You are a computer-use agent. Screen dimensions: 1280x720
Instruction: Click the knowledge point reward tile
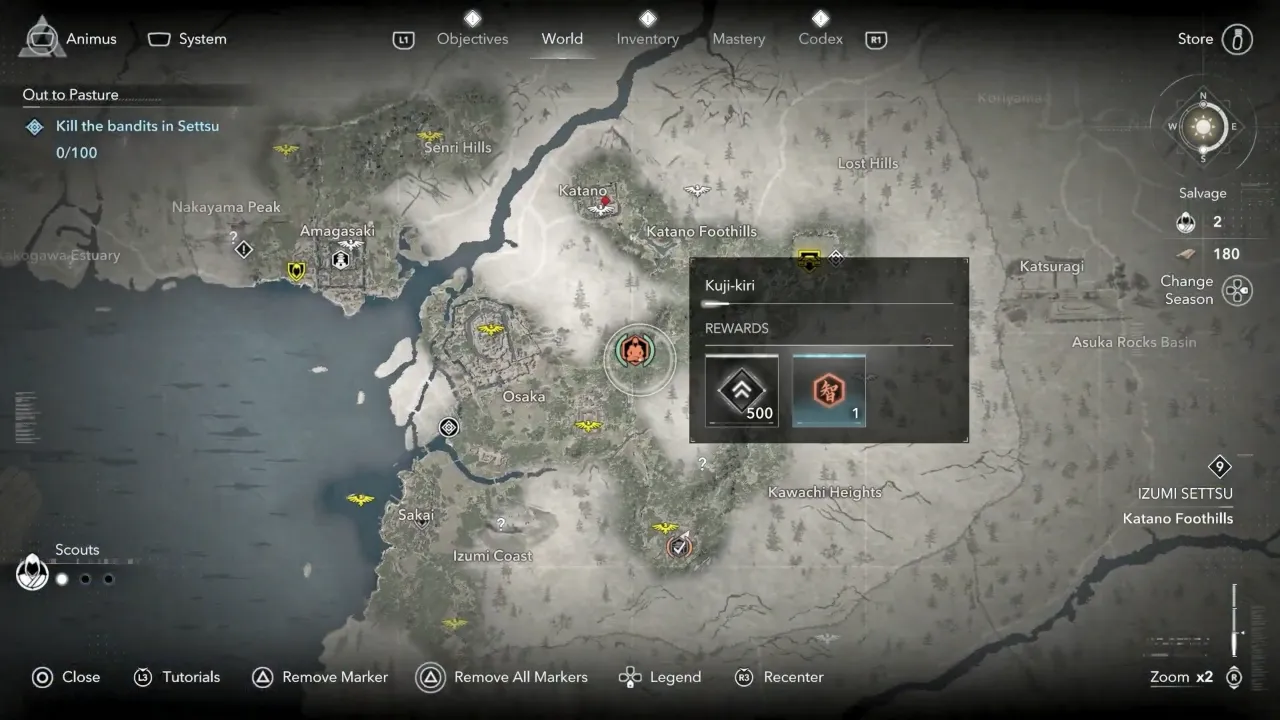(829, 390)
